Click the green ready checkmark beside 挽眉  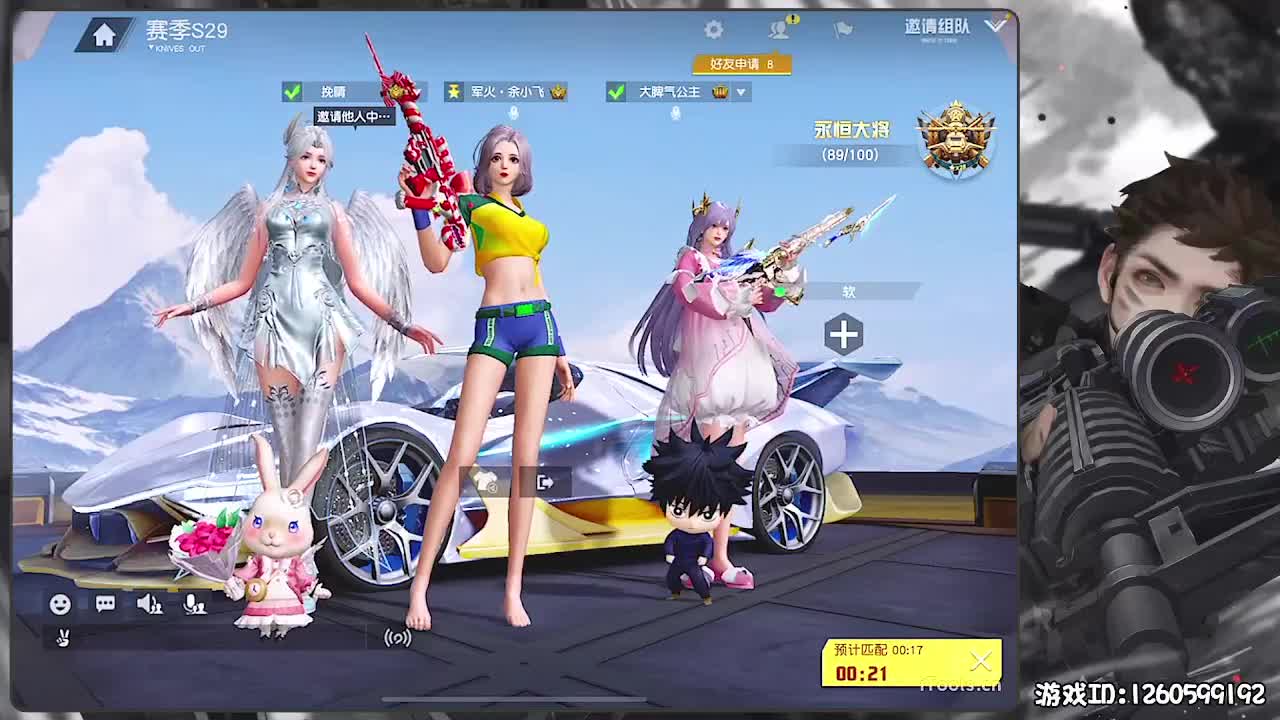pos(291,90)
